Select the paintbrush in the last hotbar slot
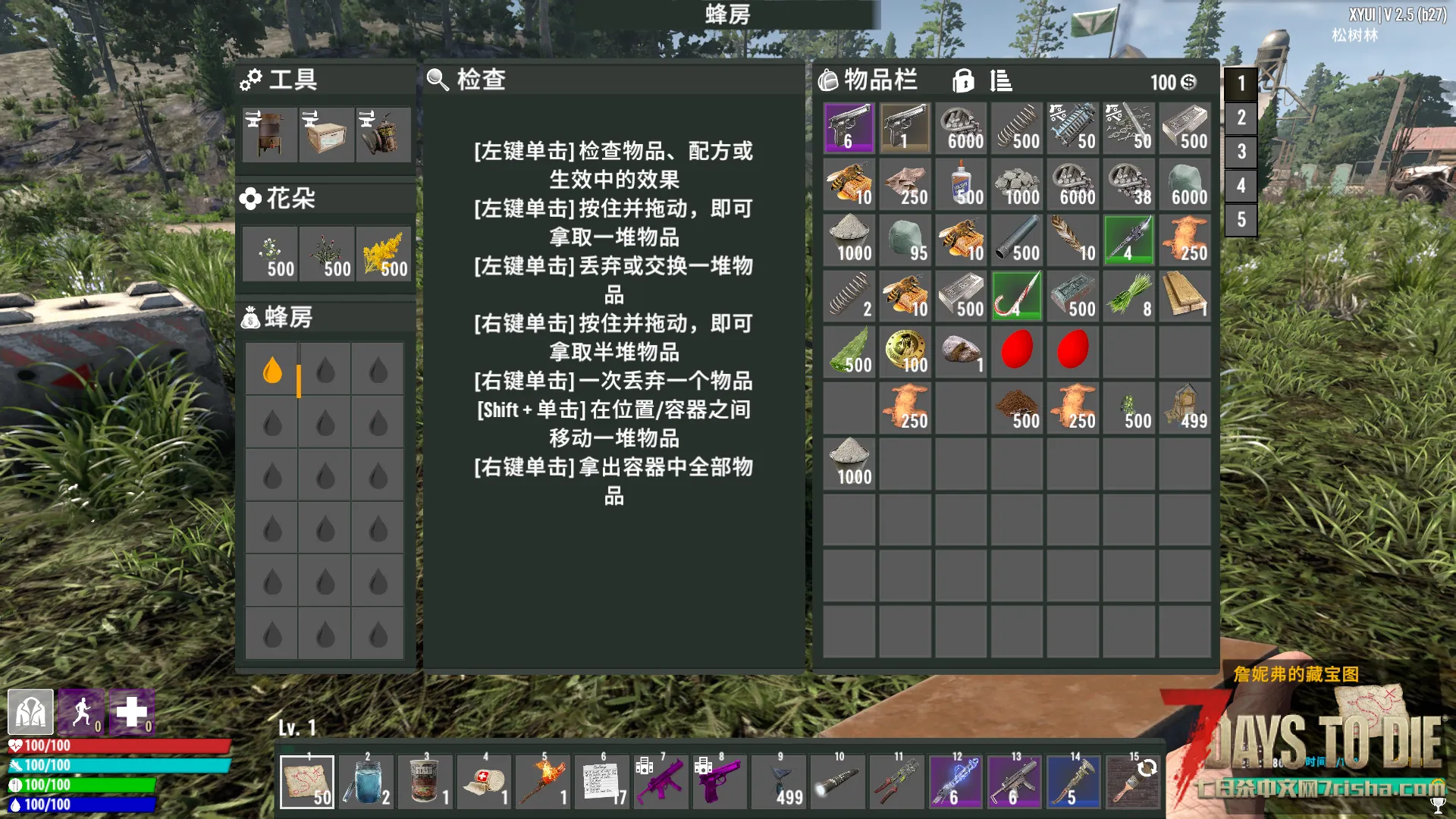This screenshot has width=1456, height=819. [x=1132, y=782]
